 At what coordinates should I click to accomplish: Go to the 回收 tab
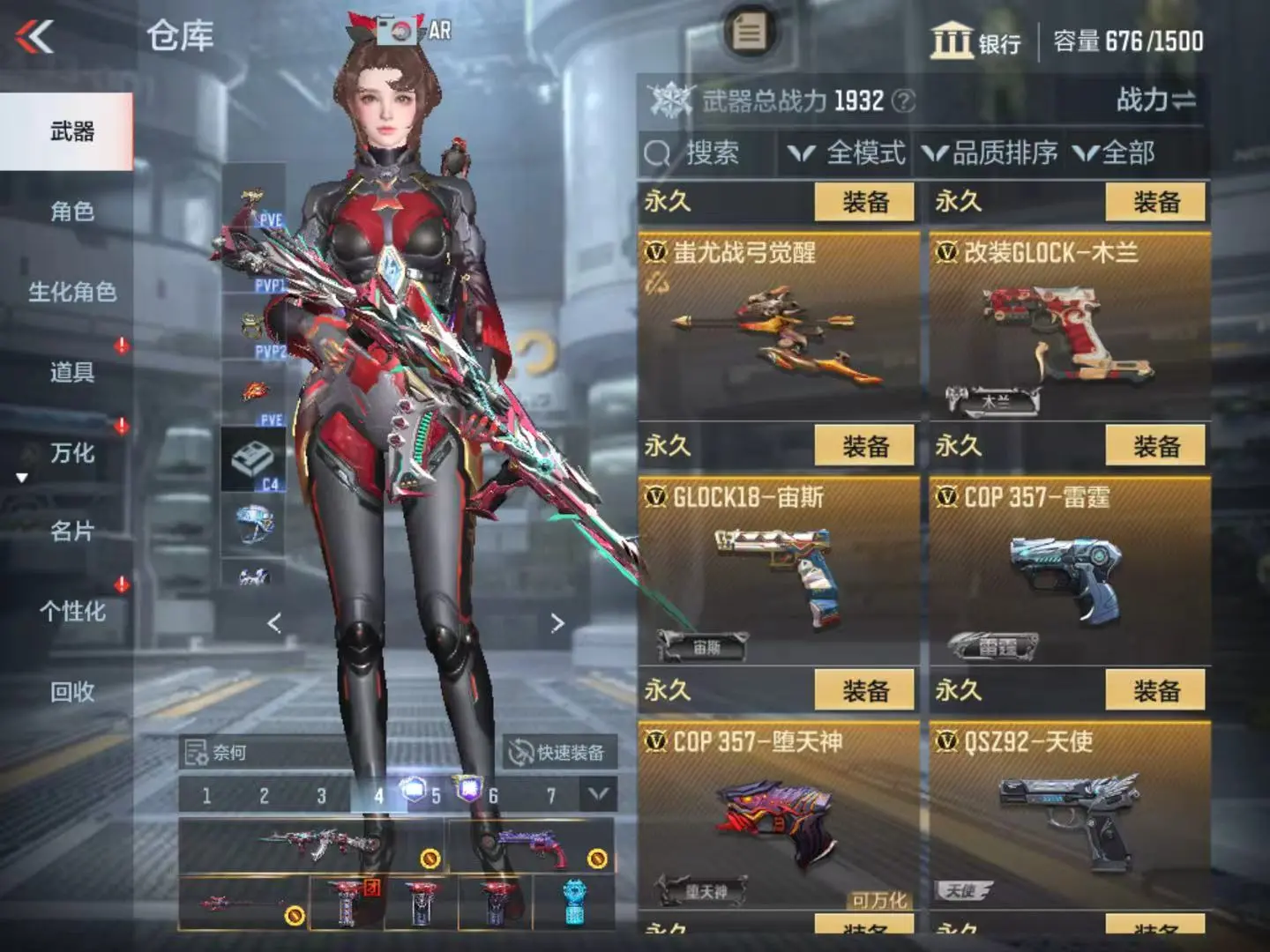pyautogui.click(x=71, y=692)
